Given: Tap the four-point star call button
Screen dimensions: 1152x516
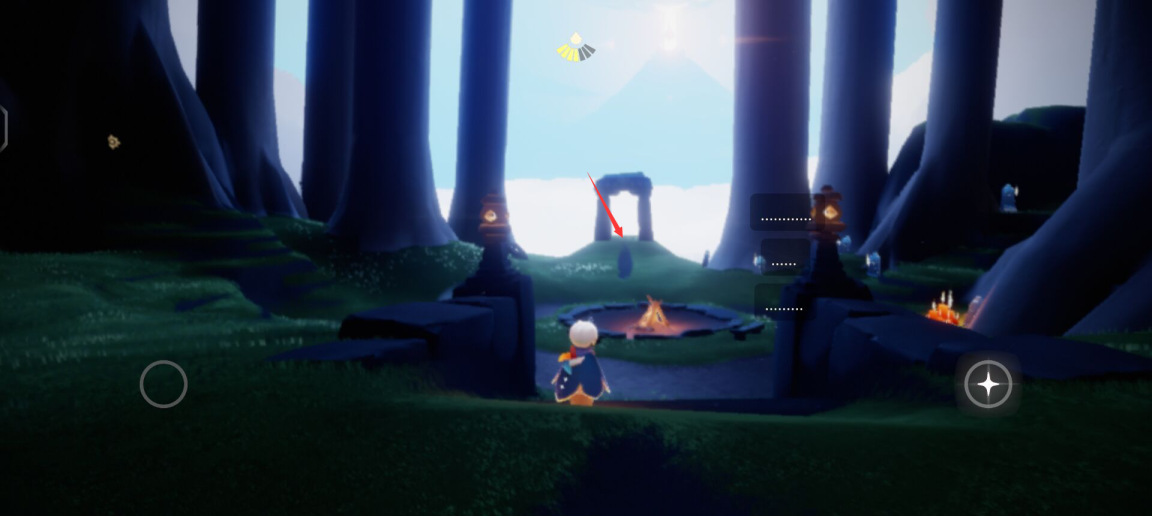Looking at the screenshot, I should pyautogui.click(x=988, y=384).
